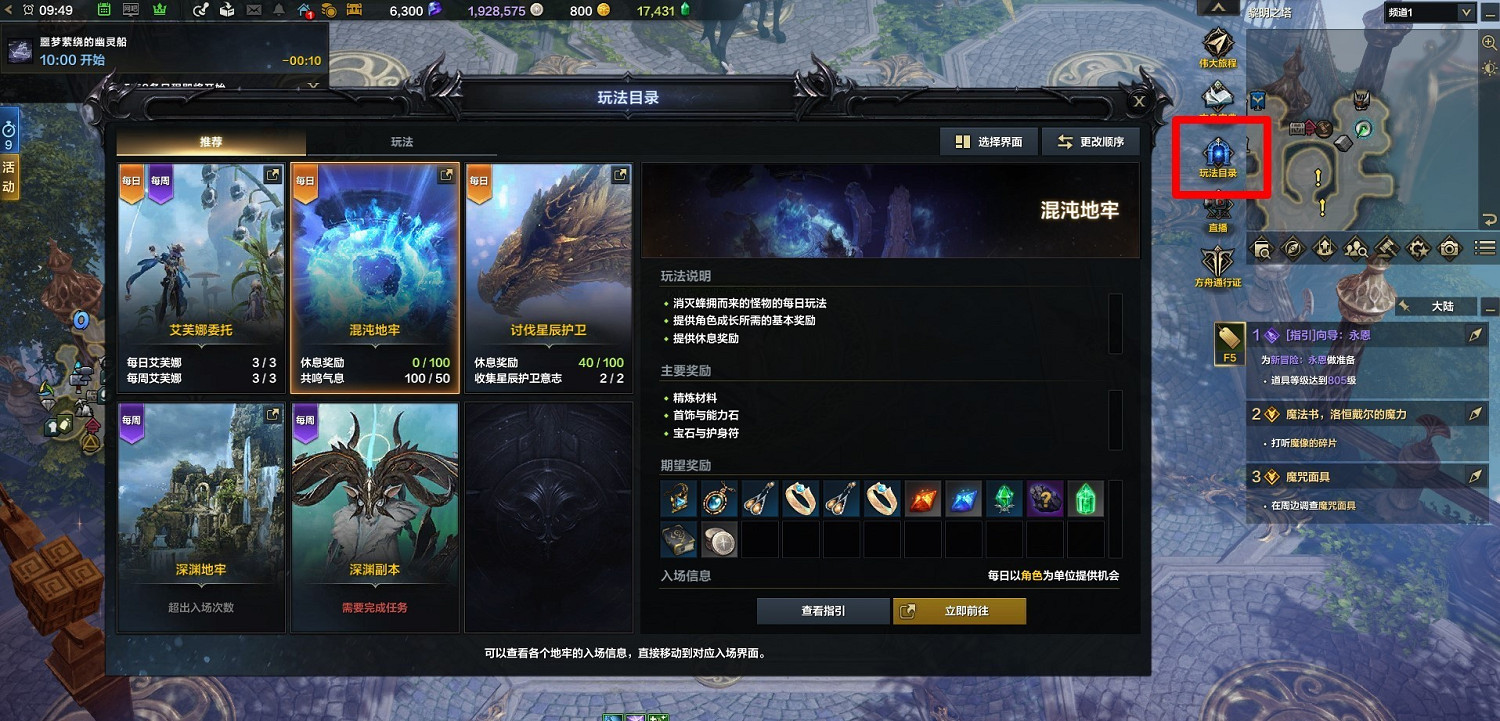
Task: Open the player search magnifier icon below the minimap
Action: (1355, 247)
